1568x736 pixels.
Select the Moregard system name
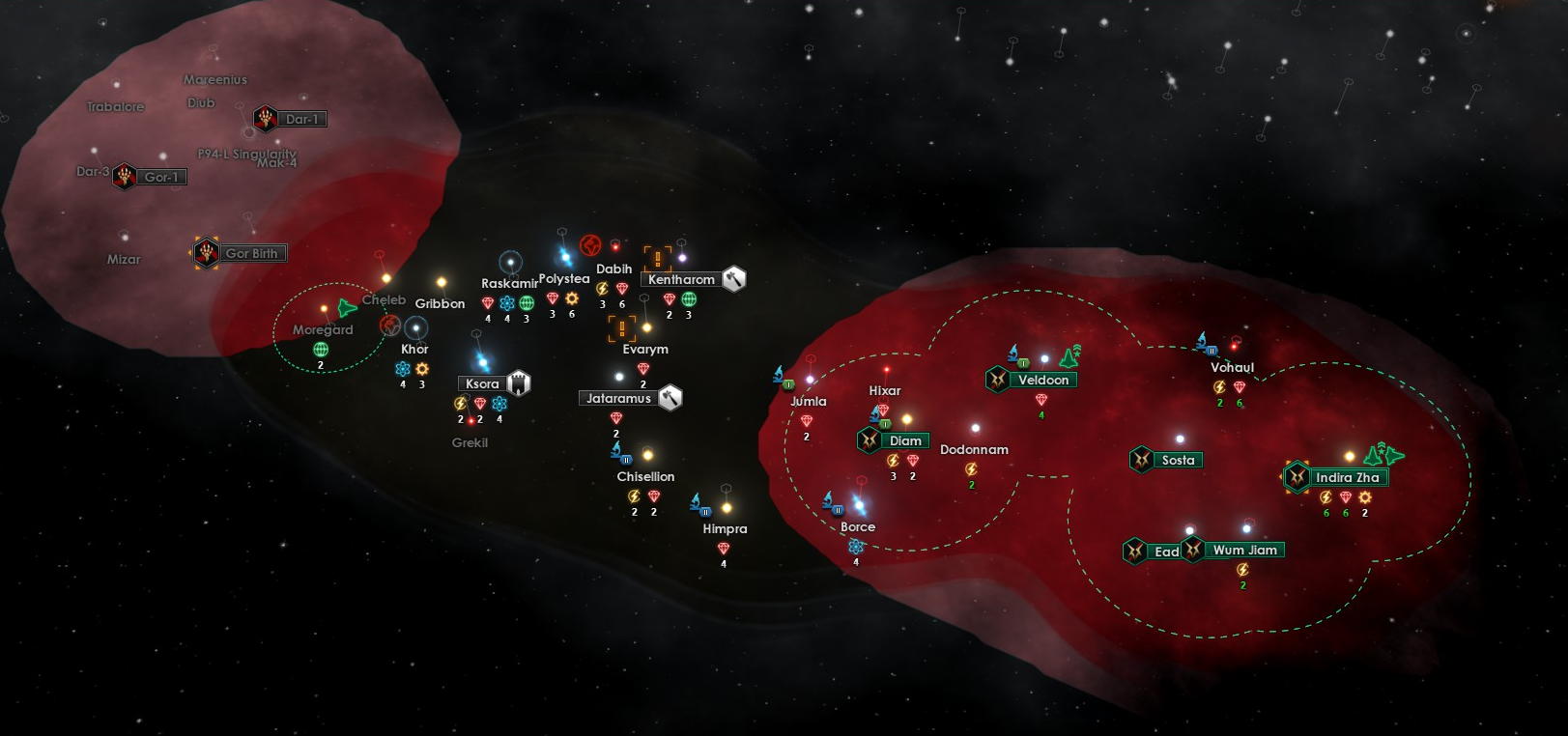(x=323, y=329)
